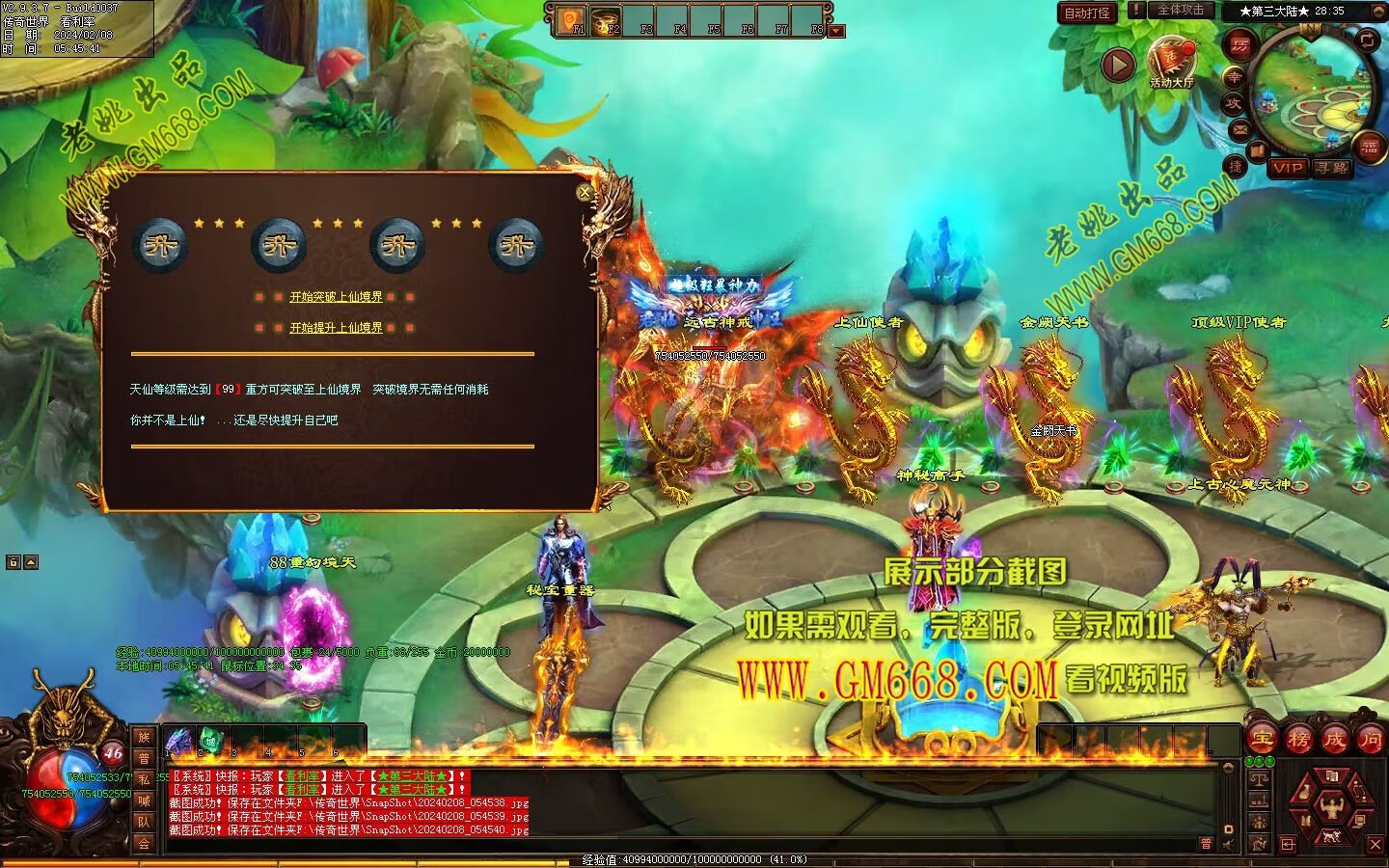Click the round play arrow button
This screenshot has height=868, width=1389.
tap(1118, 66)
